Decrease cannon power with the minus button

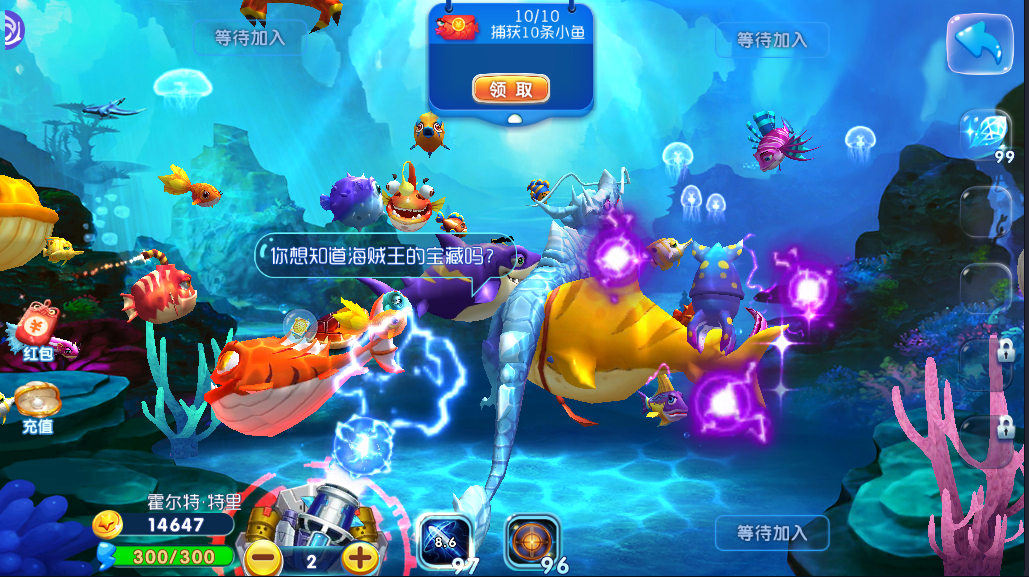point(263,559)
